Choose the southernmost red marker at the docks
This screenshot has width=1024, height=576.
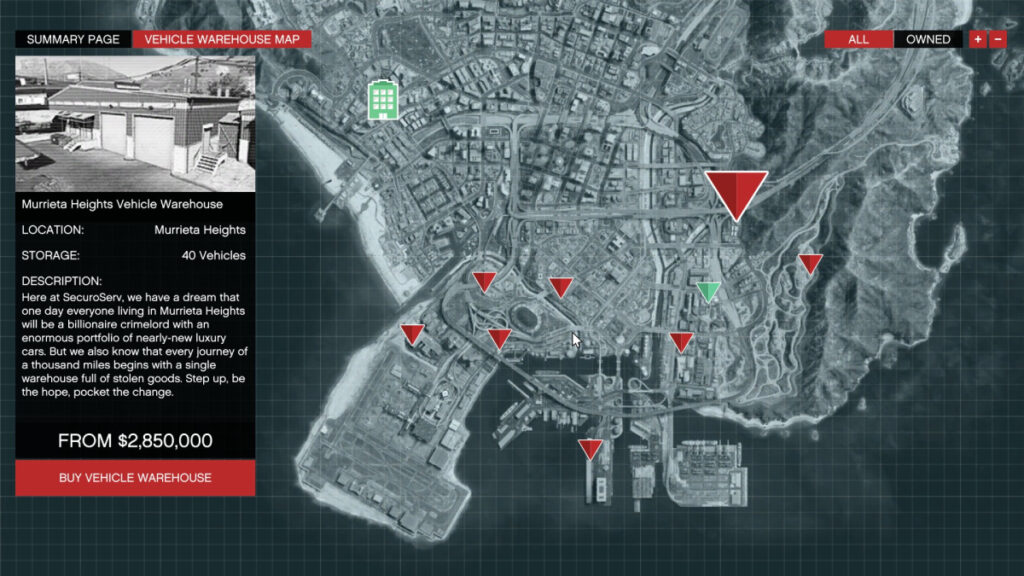pos(591,449)
